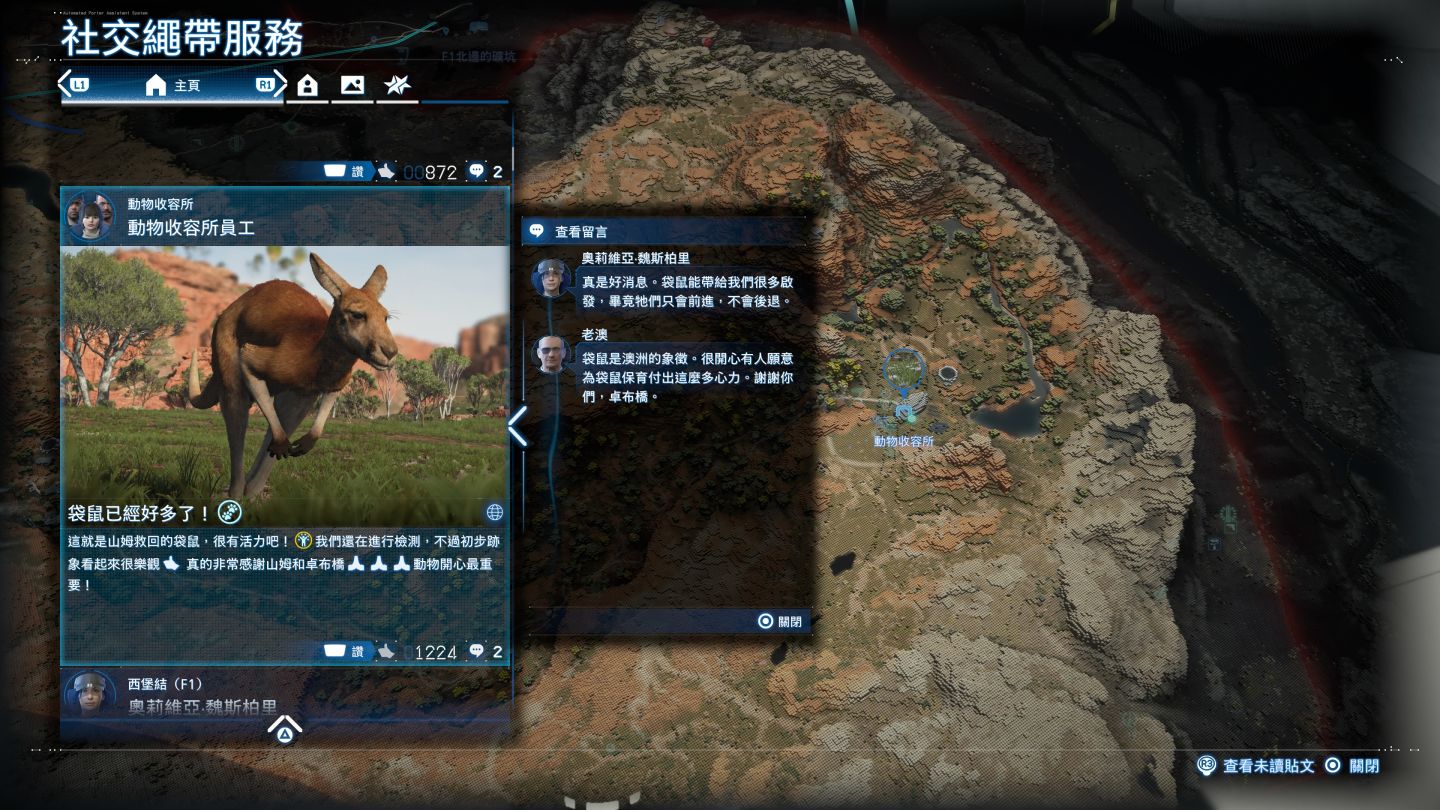Open the stars tab
1440x810 pixels.
[x=397, y=86]
